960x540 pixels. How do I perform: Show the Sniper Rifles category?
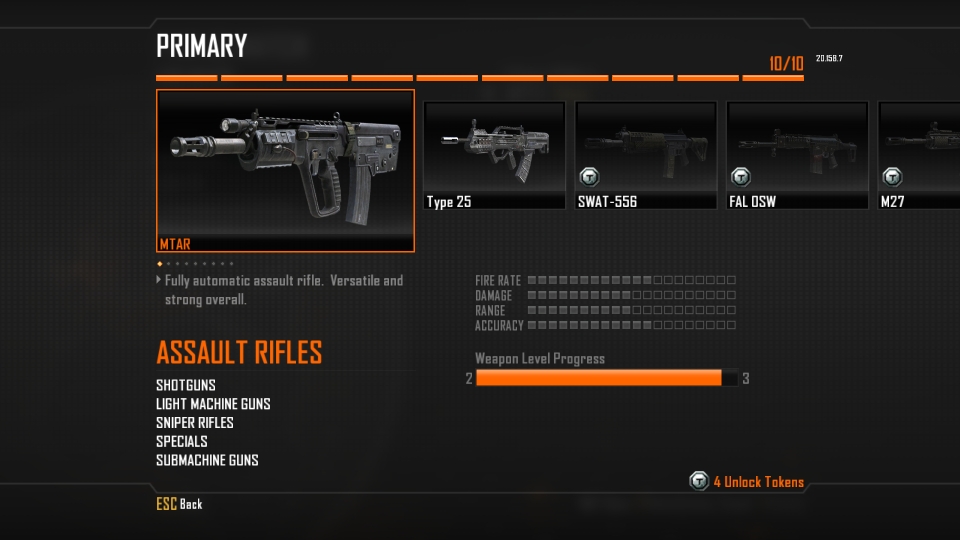click(x=195, y=423)
